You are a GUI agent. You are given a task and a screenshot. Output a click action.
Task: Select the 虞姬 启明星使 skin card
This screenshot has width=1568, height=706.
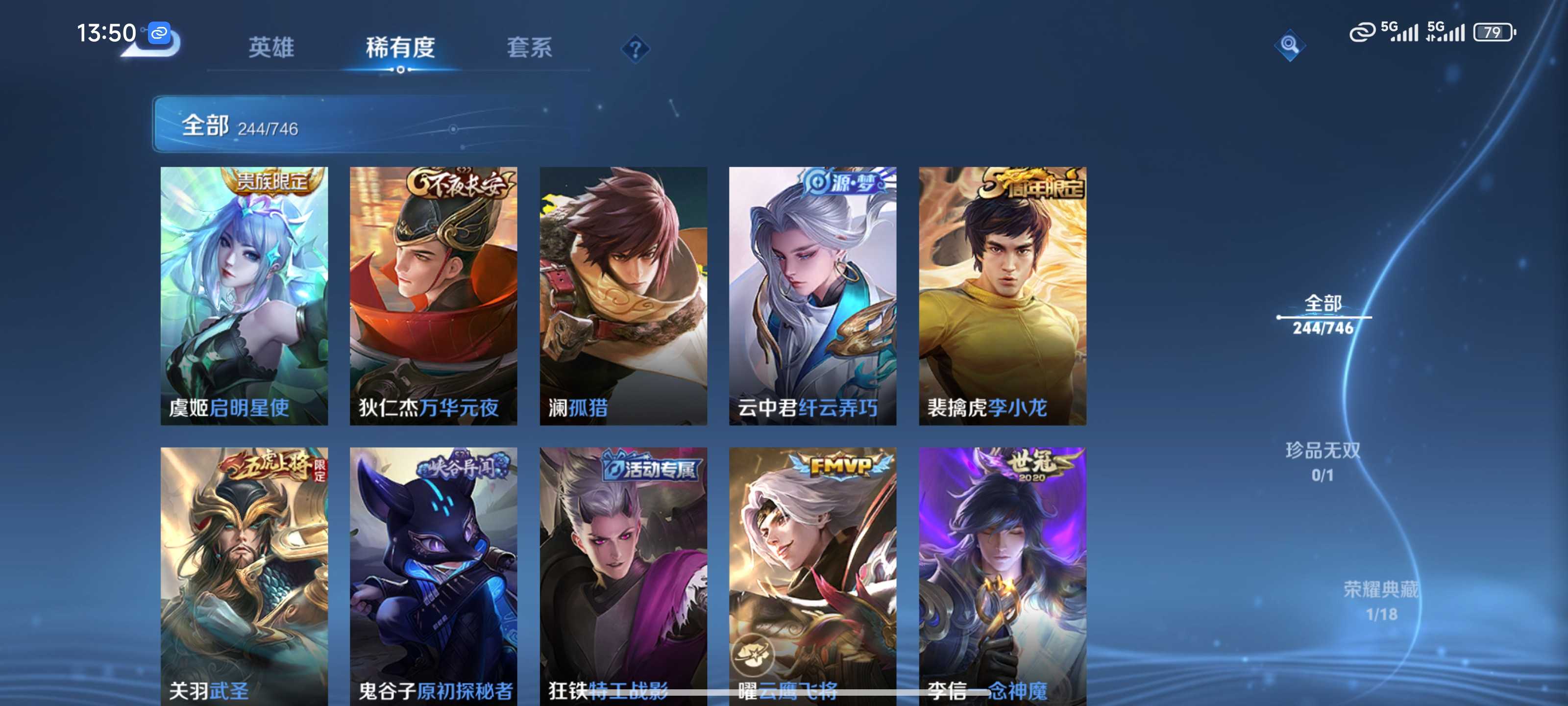244,296
